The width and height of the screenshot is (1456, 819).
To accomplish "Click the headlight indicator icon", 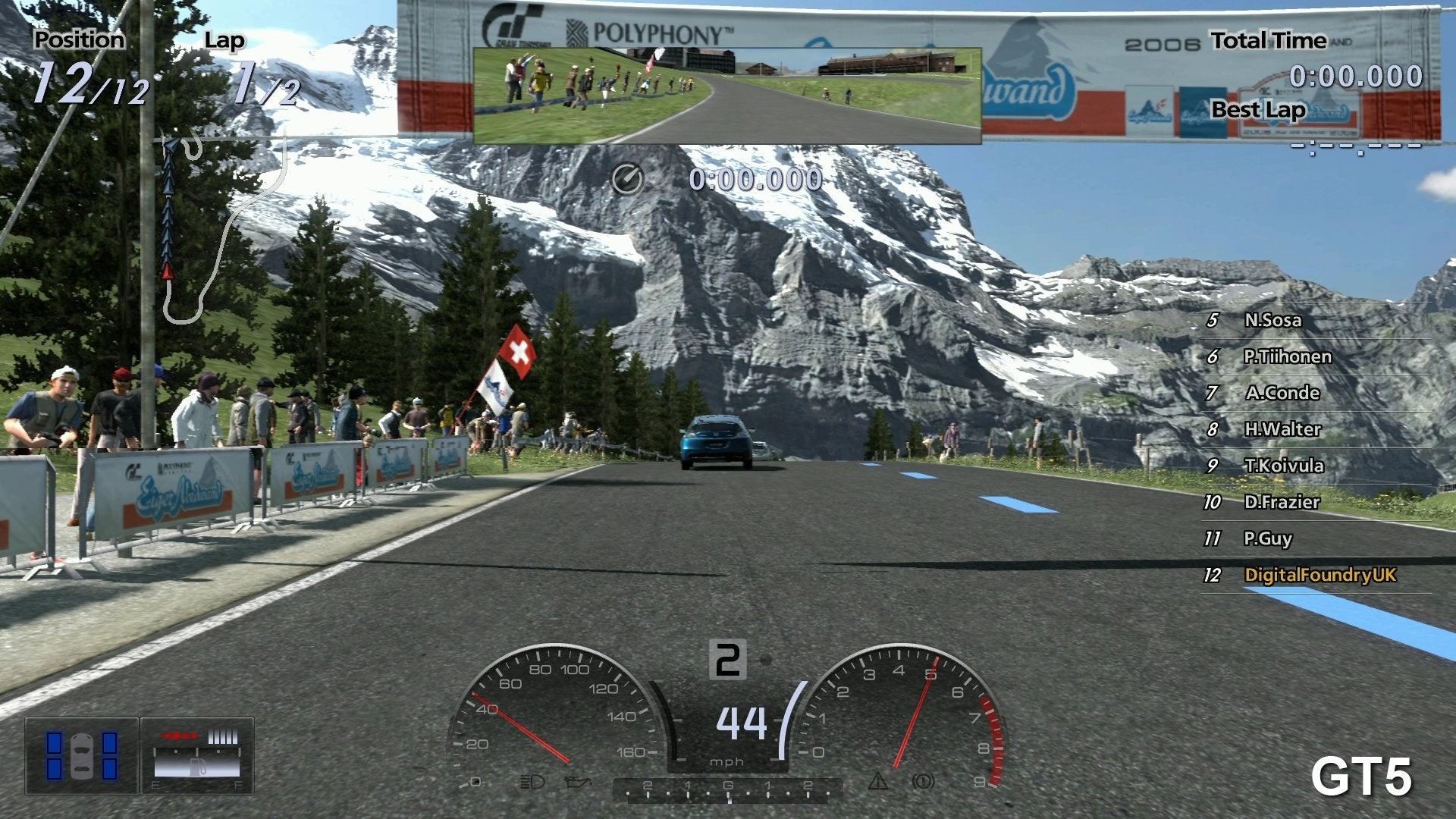I will coord(532,782).
